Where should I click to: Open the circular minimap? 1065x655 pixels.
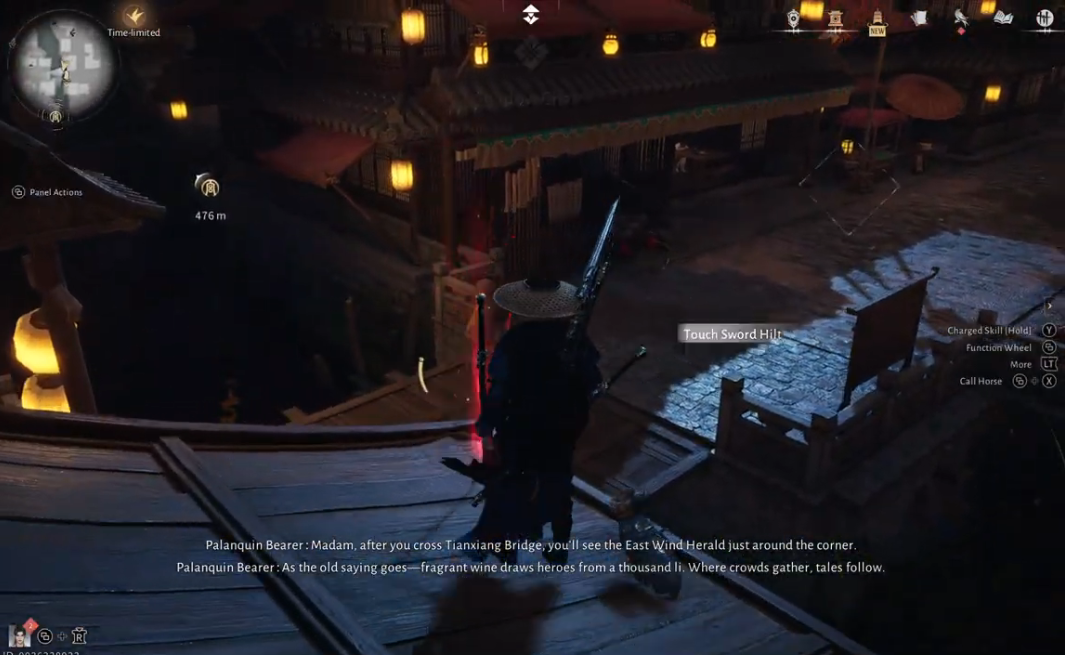click(x=61, y=65)
